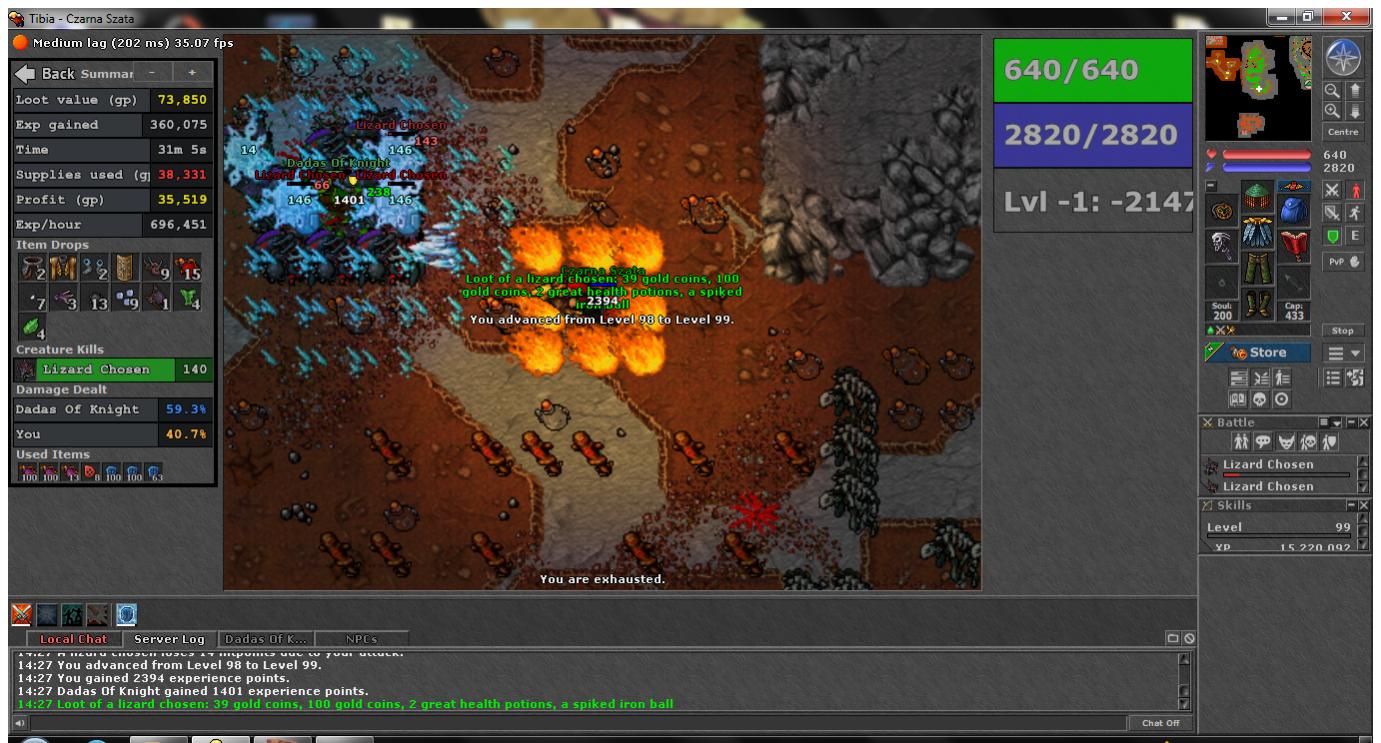The image size is (1381, 743).
Task: Select the red spellbook equipment slot
Action: [1294, 243]
